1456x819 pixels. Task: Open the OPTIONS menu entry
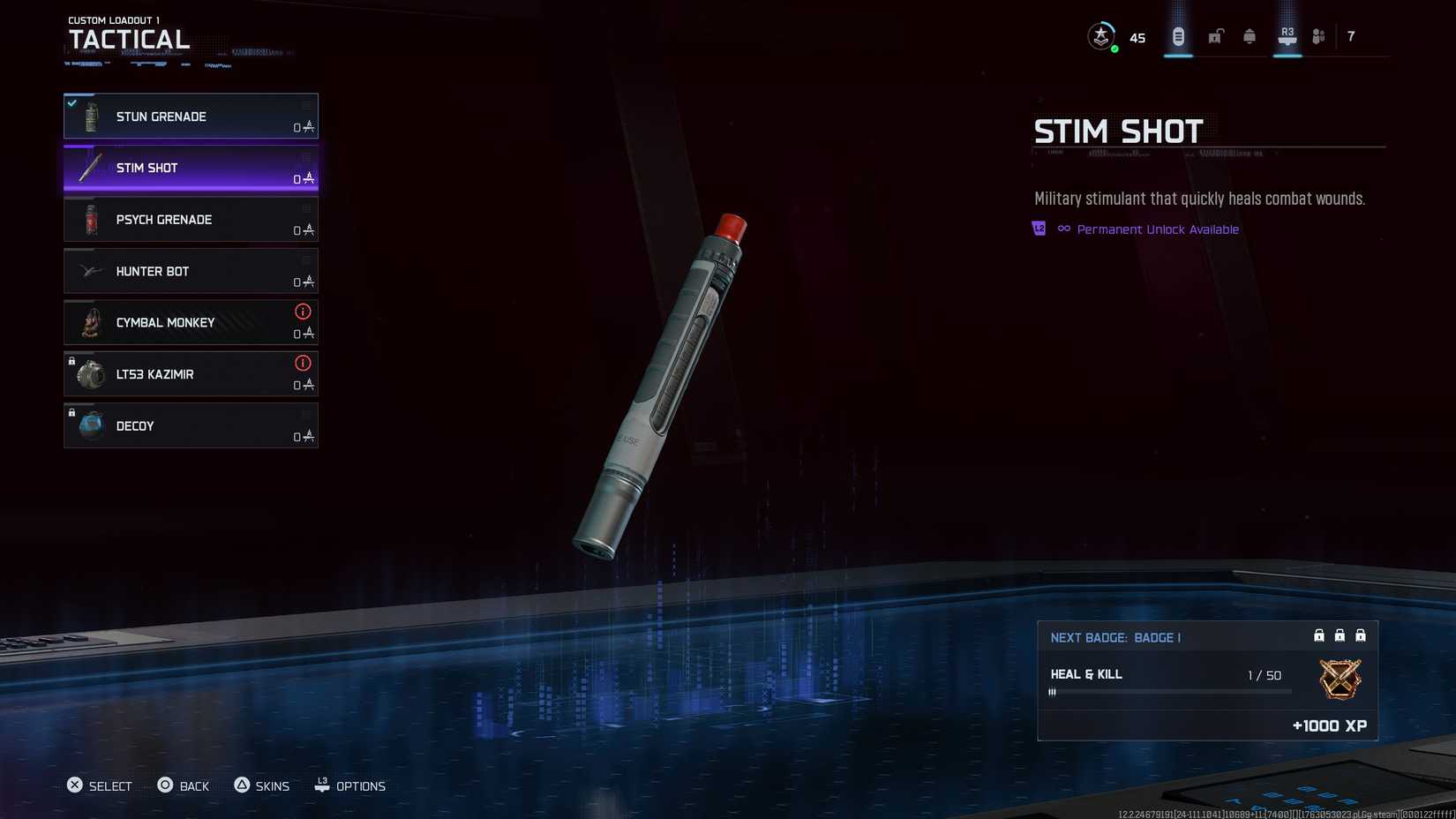point(350,785)
